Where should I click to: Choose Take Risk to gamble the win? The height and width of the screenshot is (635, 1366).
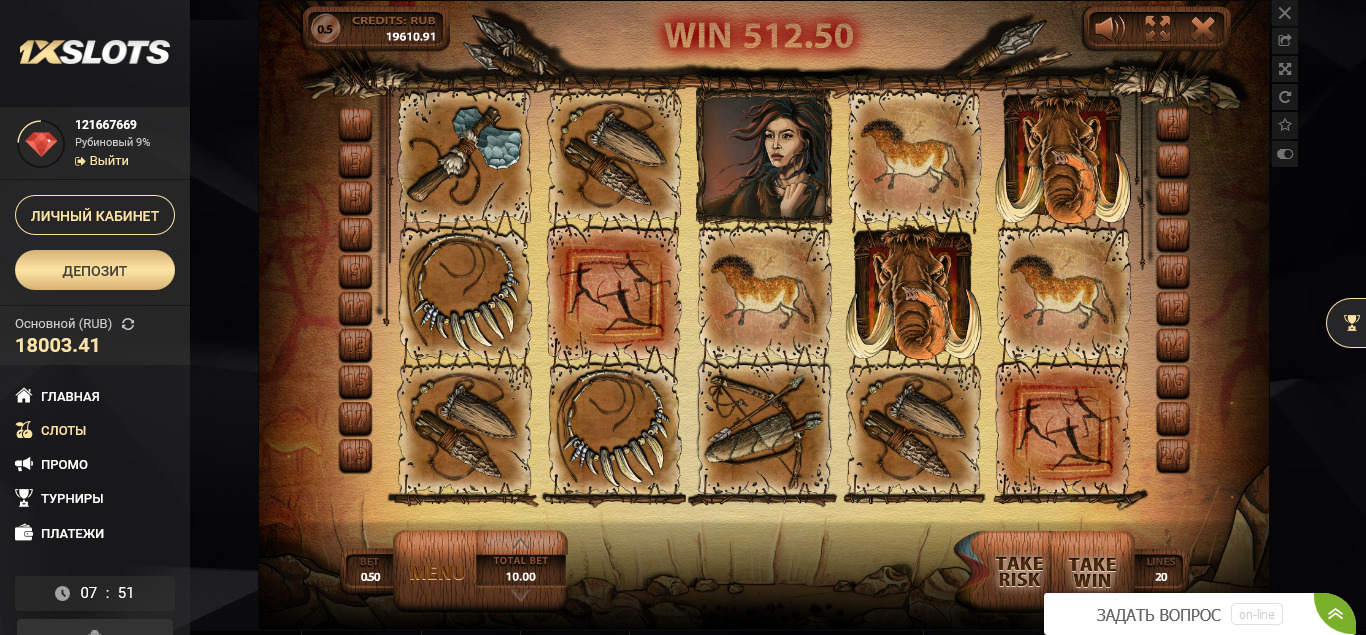point(1019,572)
